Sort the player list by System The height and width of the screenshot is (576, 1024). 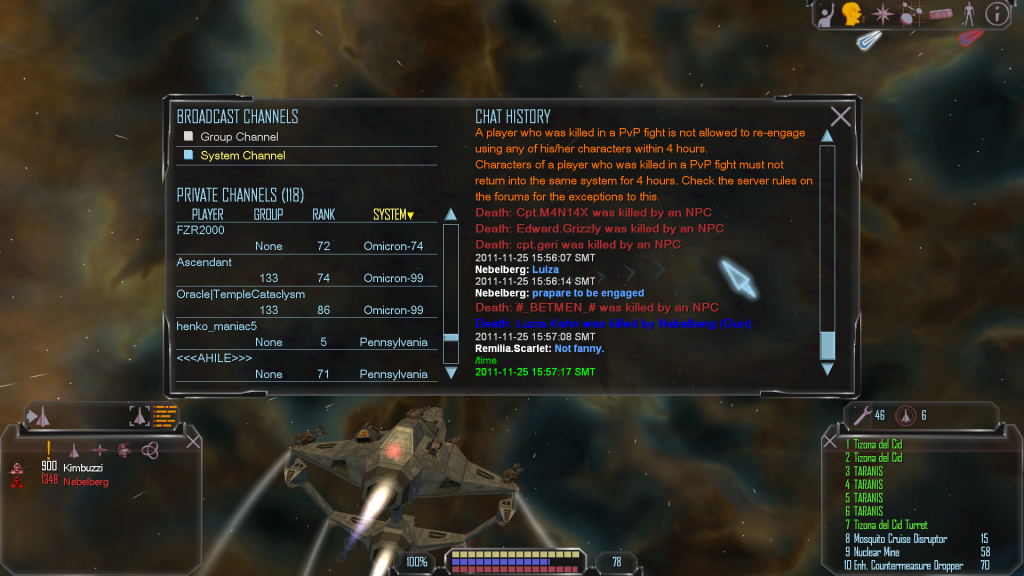click(x=392, y=215)
